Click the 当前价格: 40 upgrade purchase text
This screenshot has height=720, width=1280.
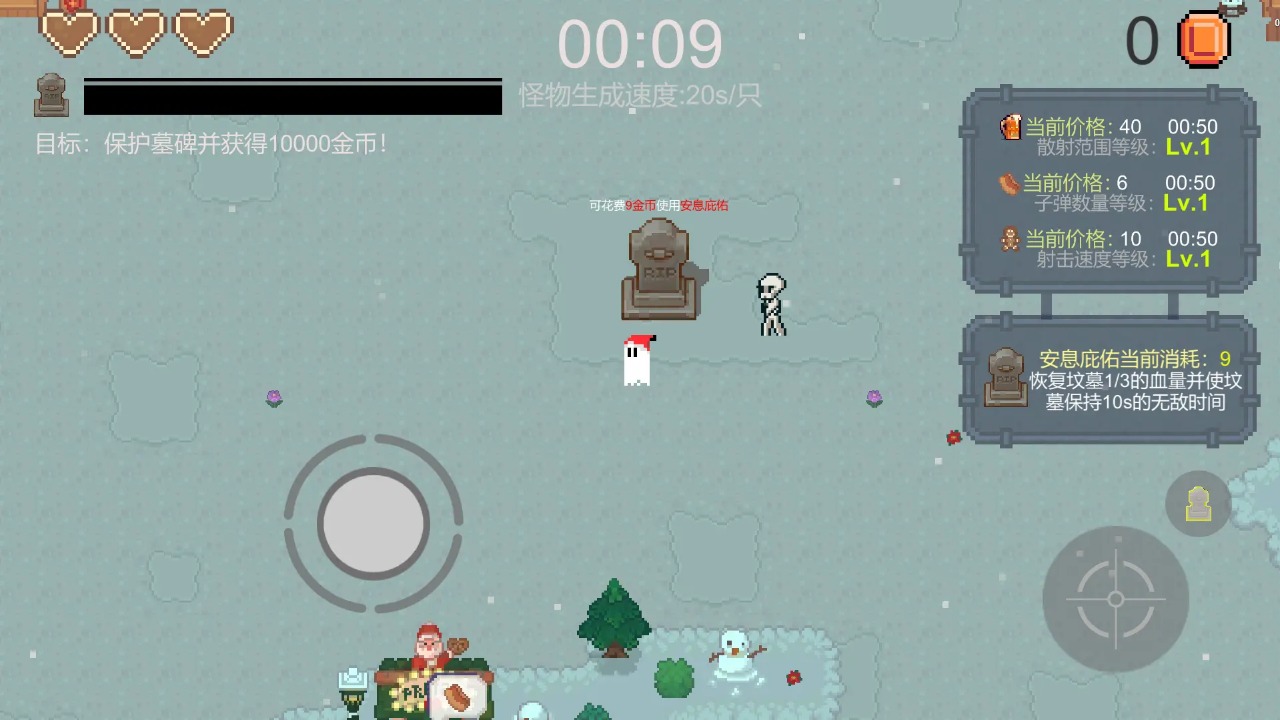1079,127
